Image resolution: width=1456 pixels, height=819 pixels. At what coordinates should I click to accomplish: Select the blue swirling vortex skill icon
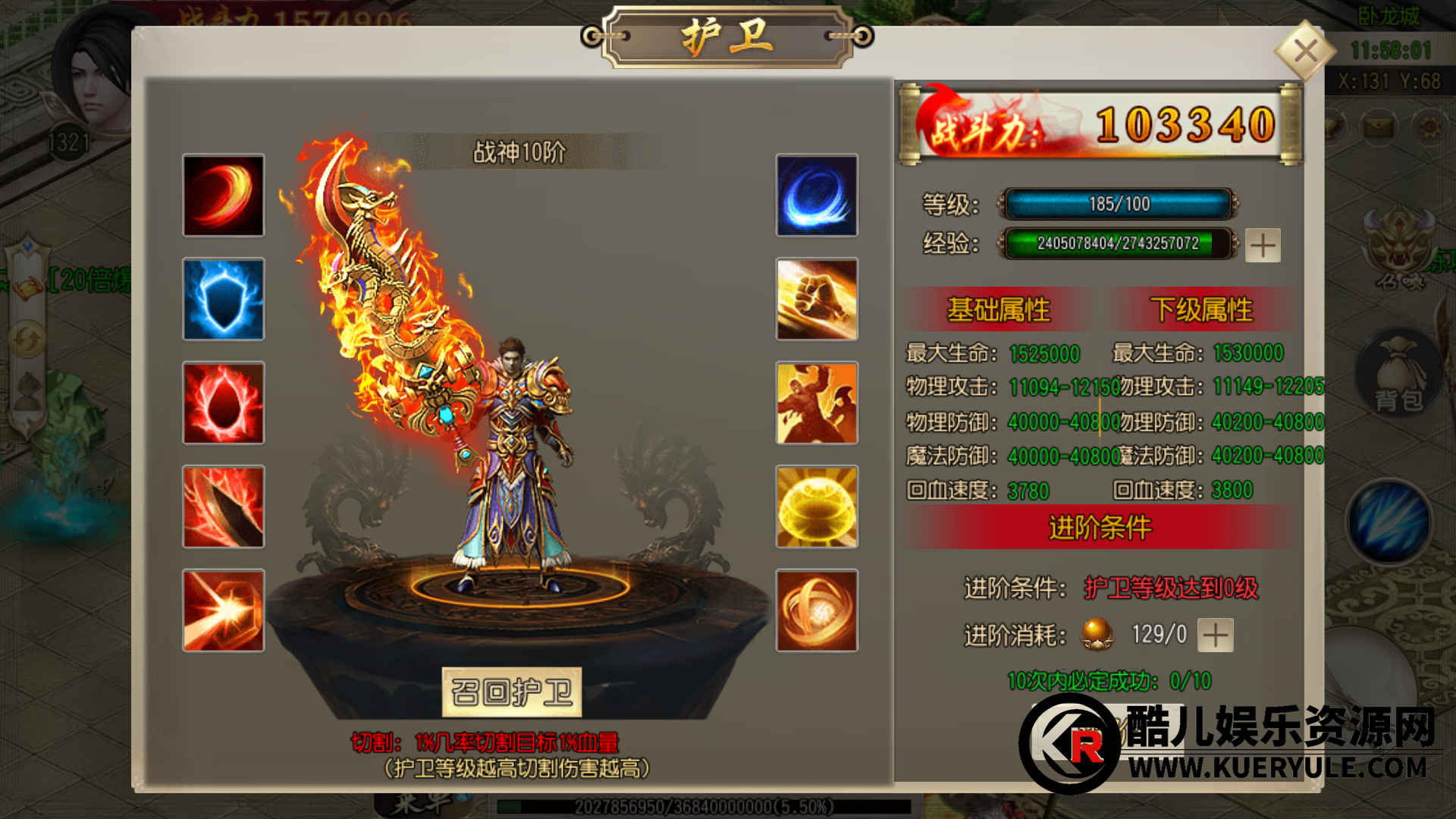[817, 196]
